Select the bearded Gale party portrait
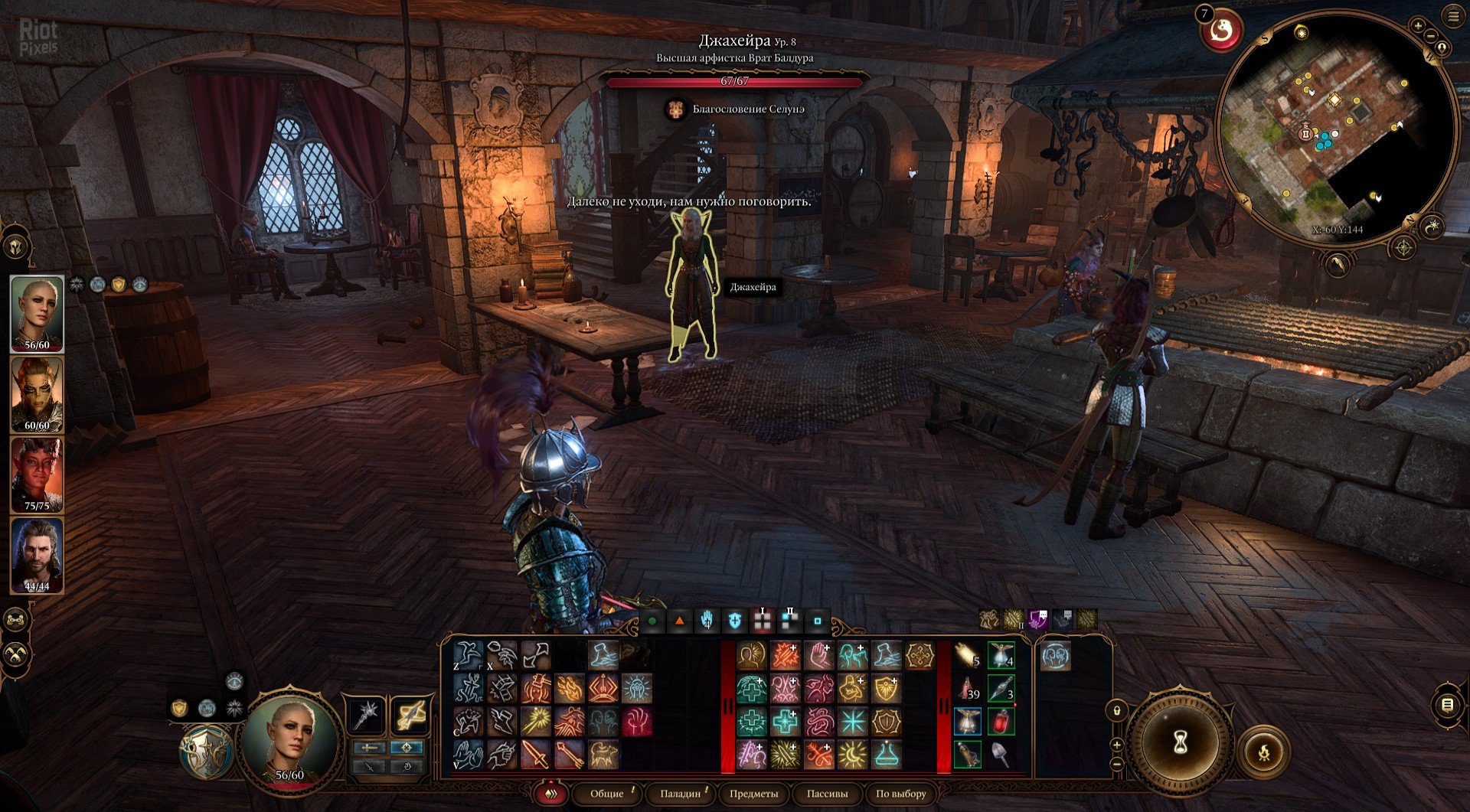Image resolution: width=1470 pixels, height=812 pixels. point(37,555)
